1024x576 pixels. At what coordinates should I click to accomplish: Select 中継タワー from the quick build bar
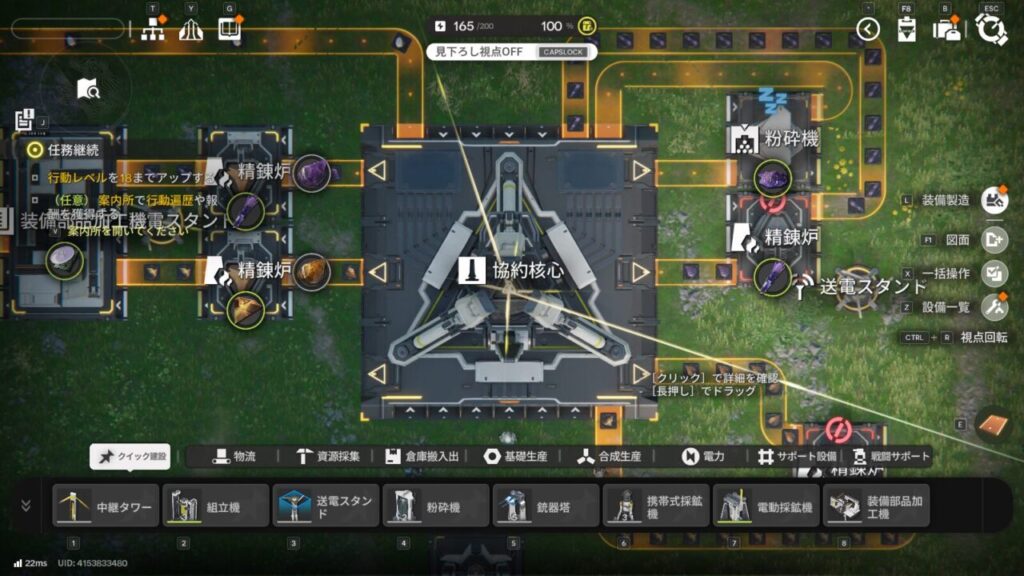(x=105, y=506)
